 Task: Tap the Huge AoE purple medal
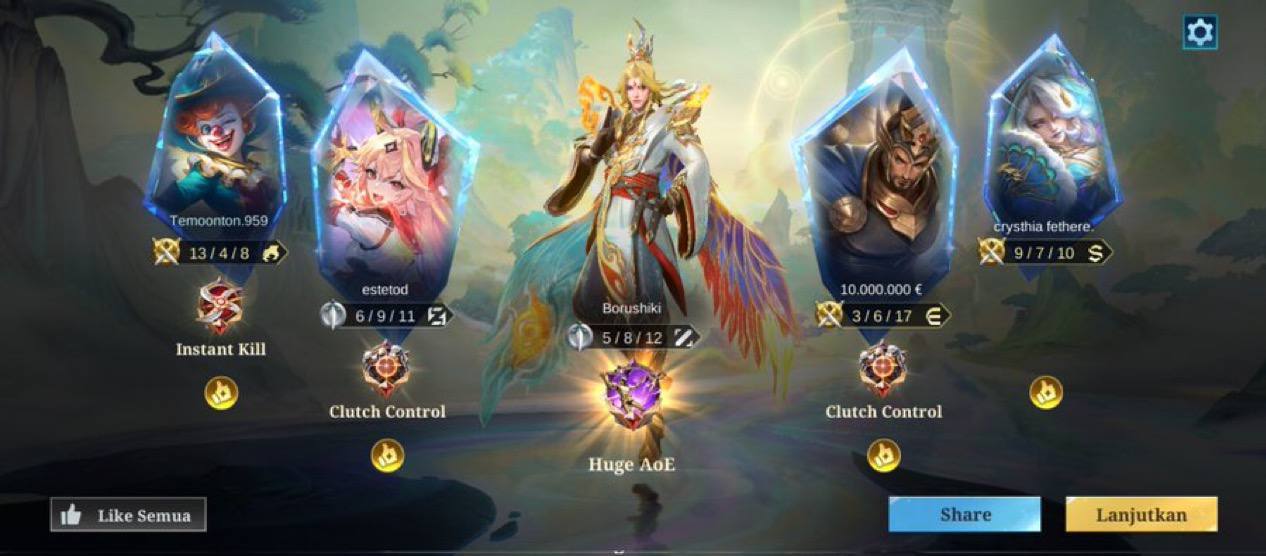[x=632, y=396]
